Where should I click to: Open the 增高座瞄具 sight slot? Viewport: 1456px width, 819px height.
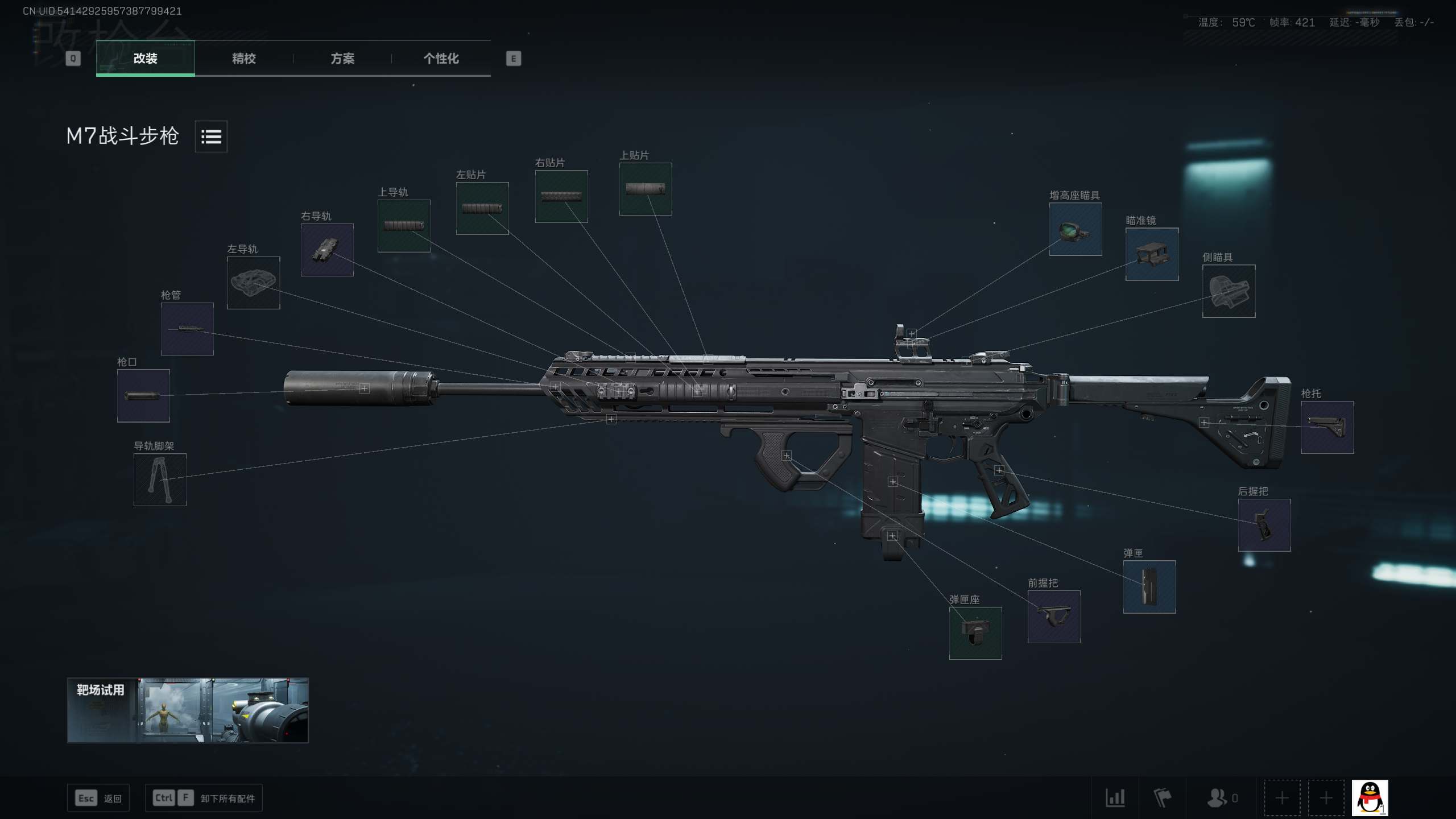[1076, 229]
